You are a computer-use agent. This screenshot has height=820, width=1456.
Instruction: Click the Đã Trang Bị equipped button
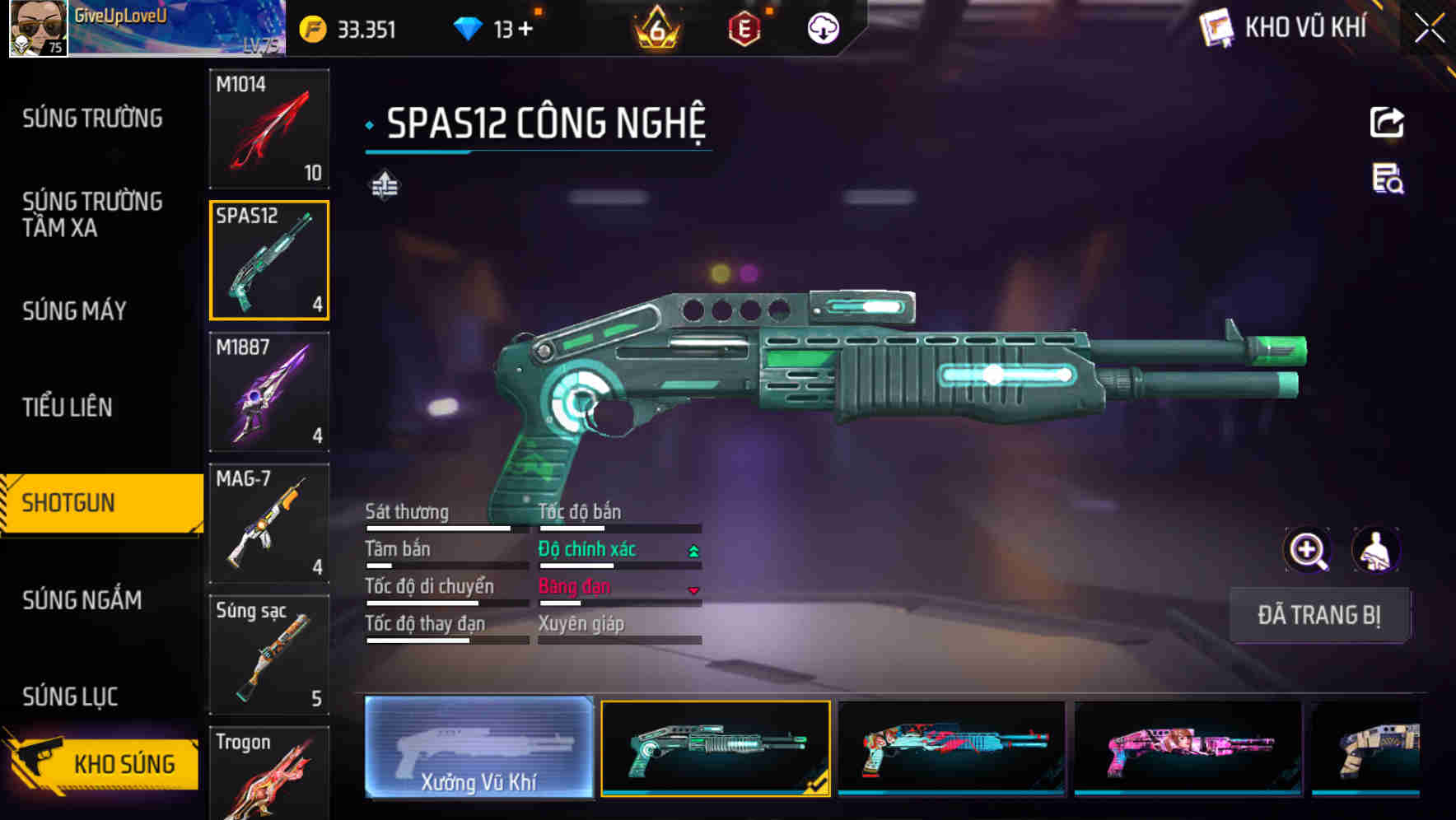click(x=1318, y=615)
